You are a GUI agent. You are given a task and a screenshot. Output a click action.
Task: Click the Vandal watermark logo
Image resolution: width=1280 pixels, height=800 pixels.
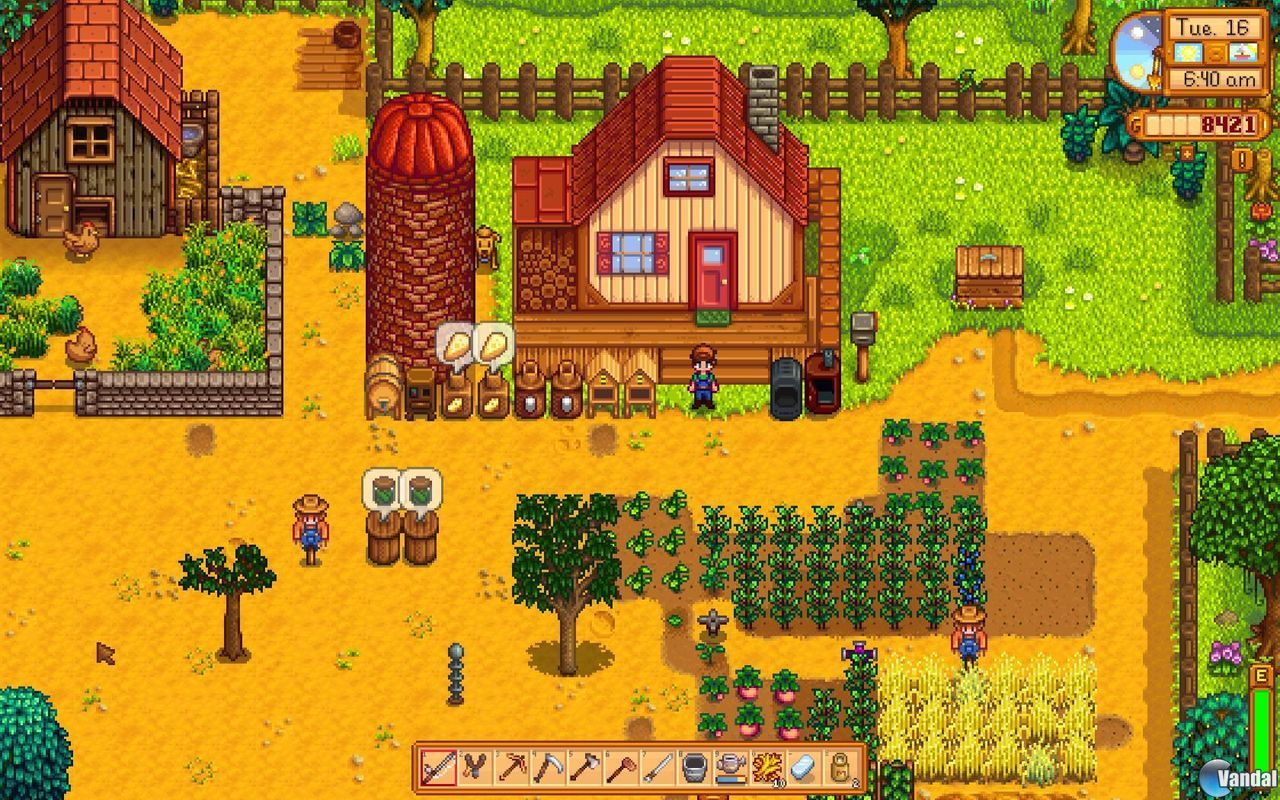pyautogui.click(x=1234, y=775)
